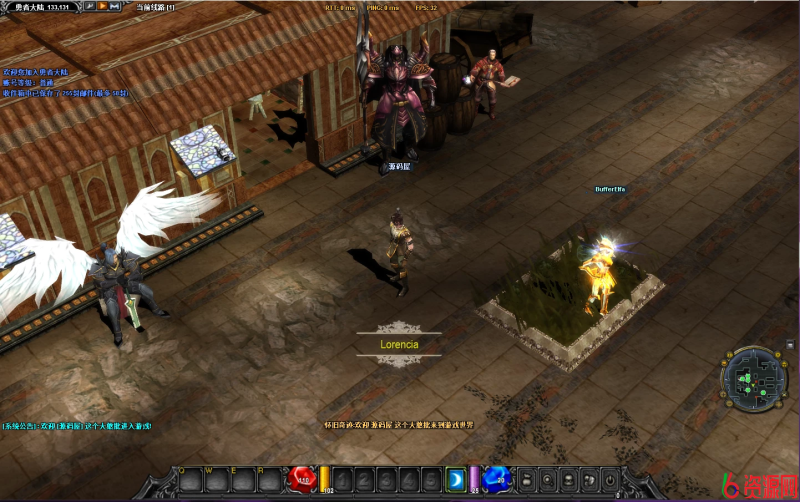Select skill slot number 1
The width and height of the screenshot is (800, 502).
point(343,480)
